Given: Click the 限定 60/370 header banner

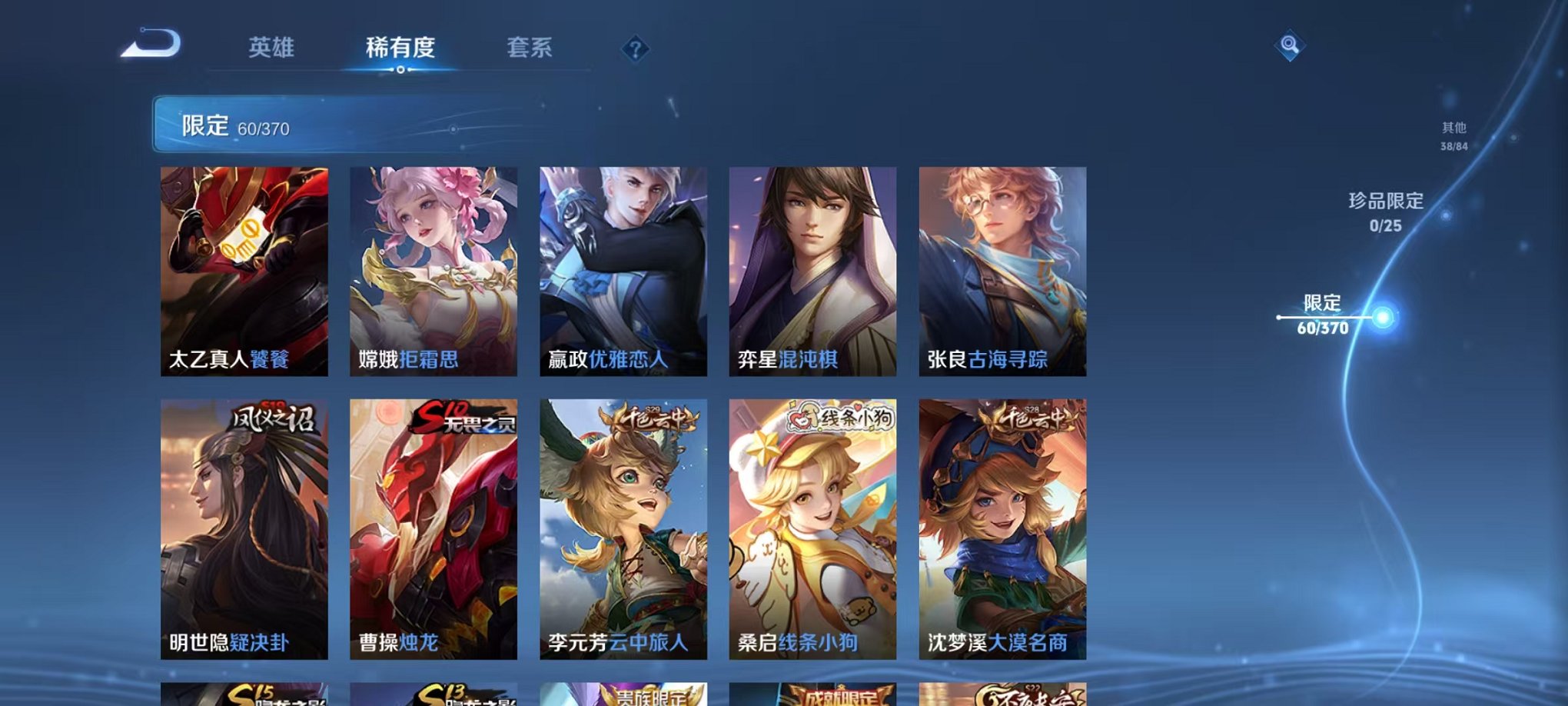Looking at the screenshot, I should tap(307, 126).
